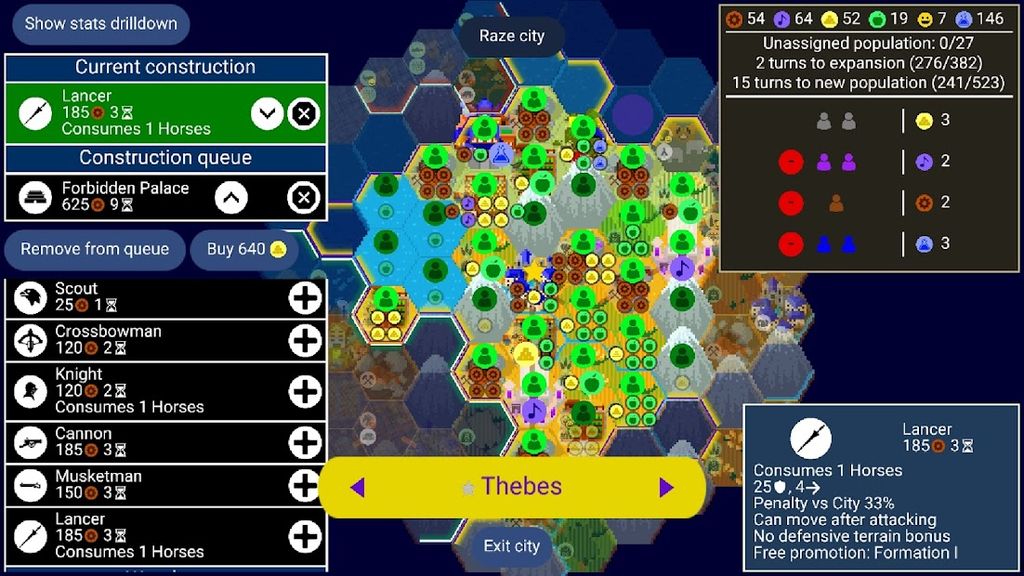
Task: Move Lancer down in construction queue
Action: coord(267,114)
